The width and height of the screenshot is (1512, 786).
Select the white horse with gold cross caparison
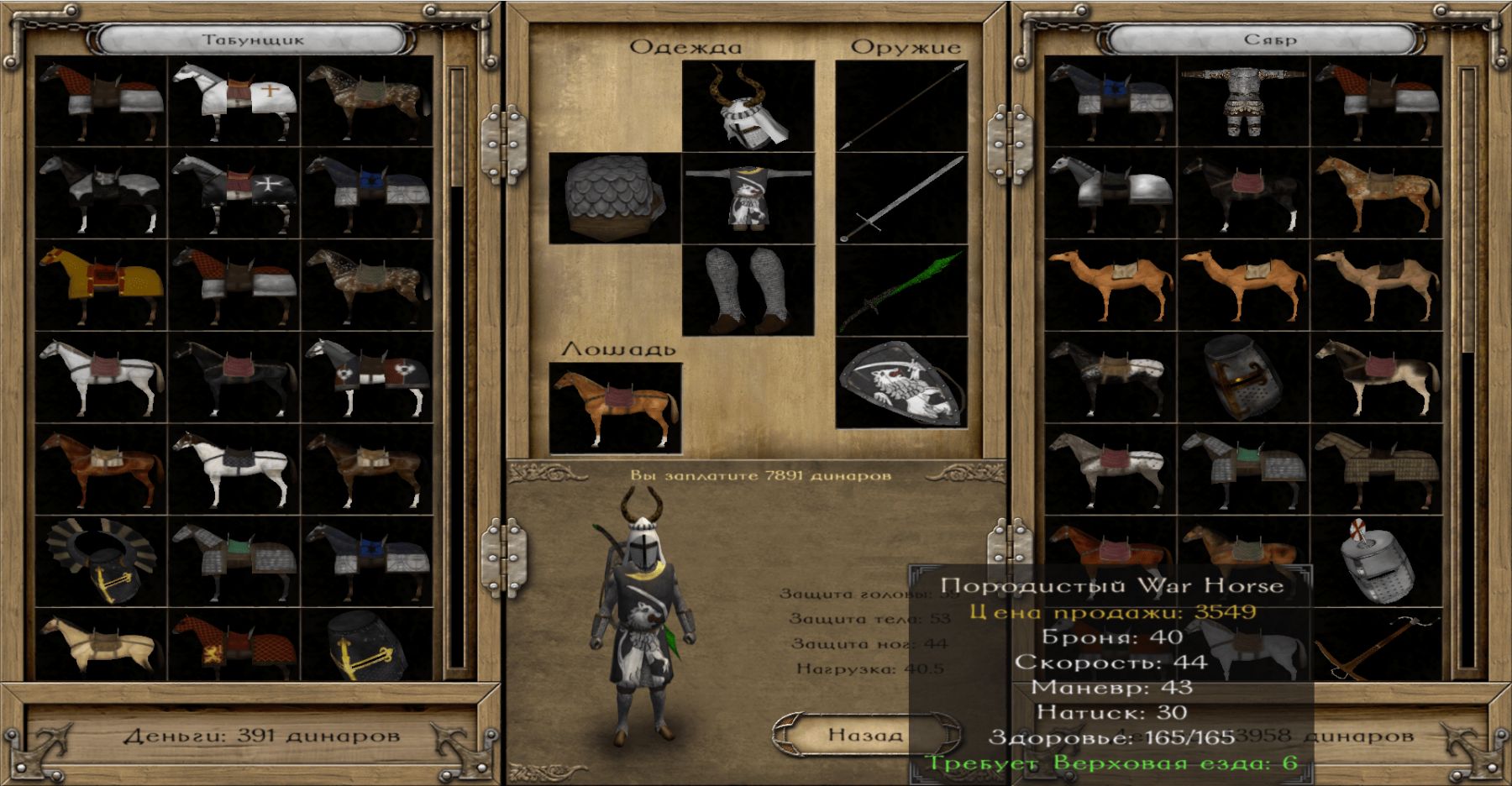pyautogui.click(x=234, y=102)
